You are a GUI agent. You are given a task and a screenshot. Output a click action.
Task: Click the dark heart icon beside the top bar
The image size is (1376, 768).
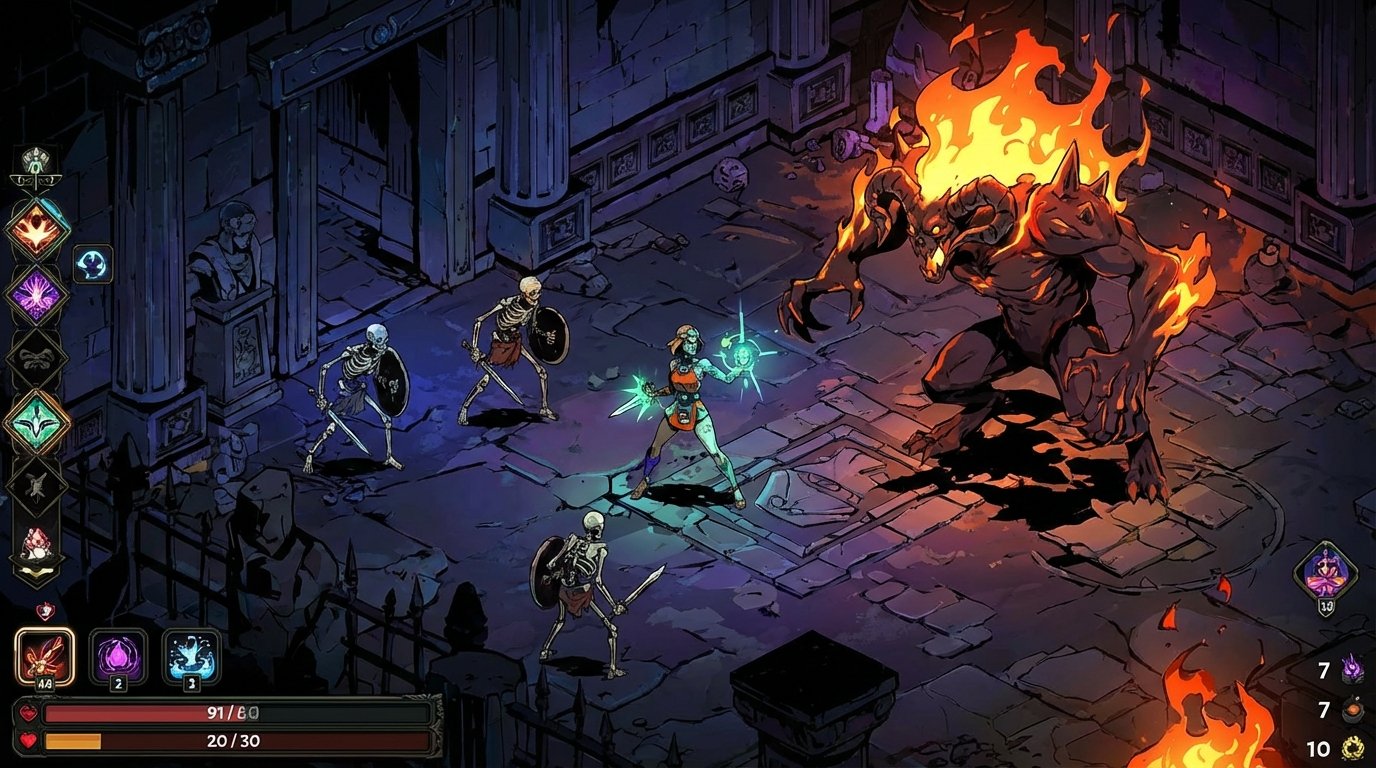pos(28,713)
